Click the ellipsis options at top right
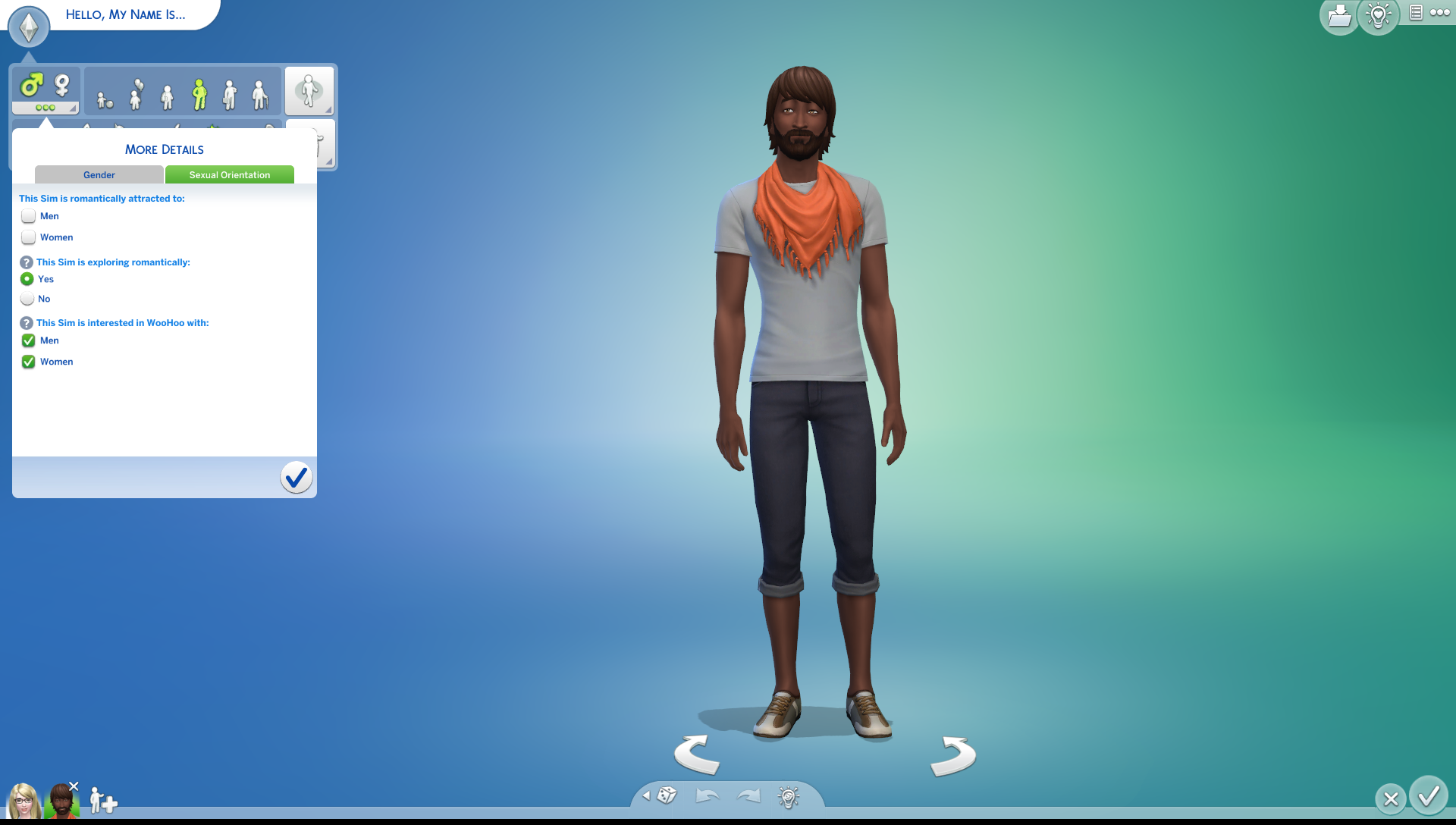1456x825 pixels. click(x=1441, y=14)
